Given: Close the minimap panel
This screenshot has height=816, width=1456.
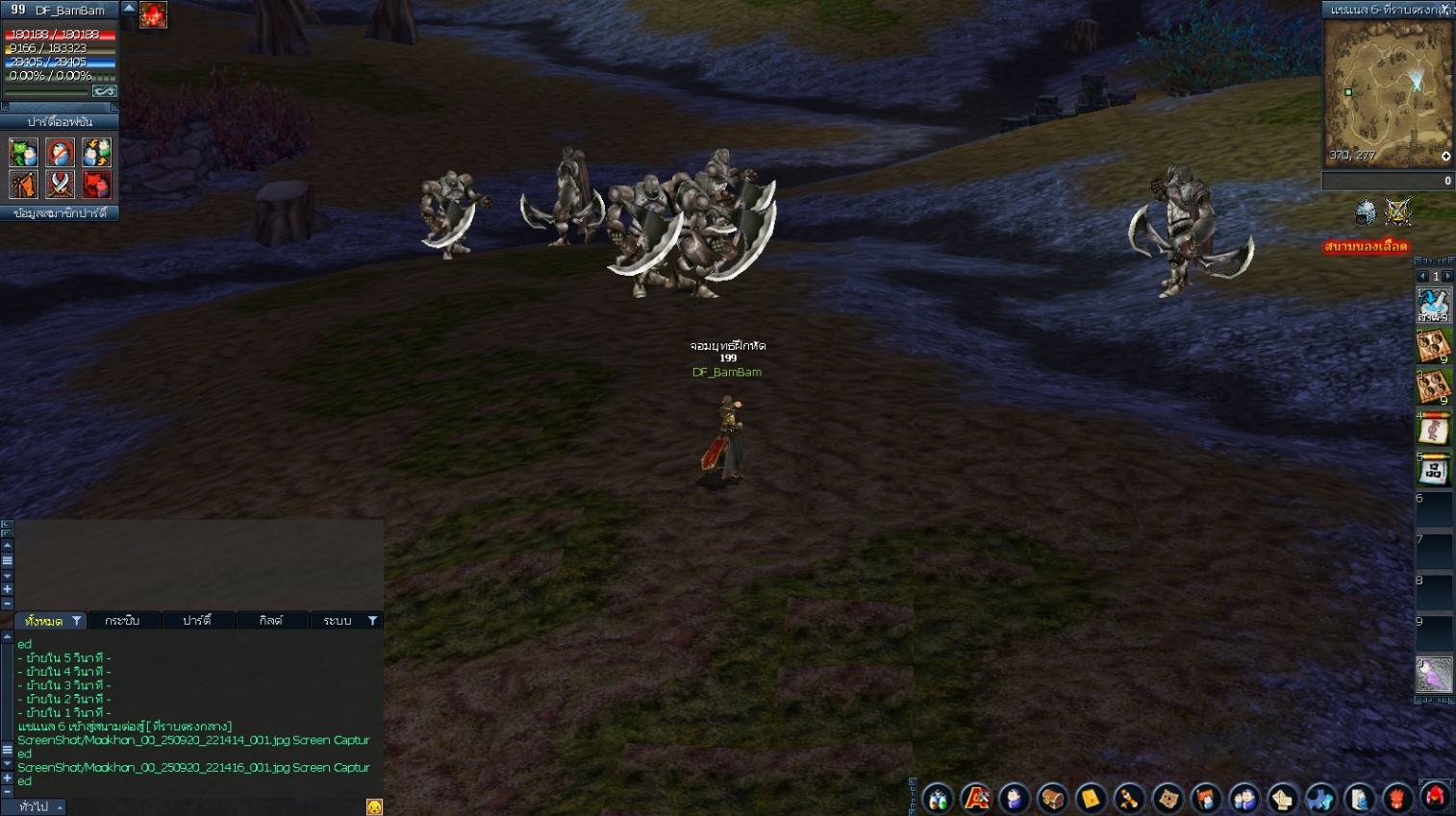Looking at the screenshot, I should click(1444, 9).
